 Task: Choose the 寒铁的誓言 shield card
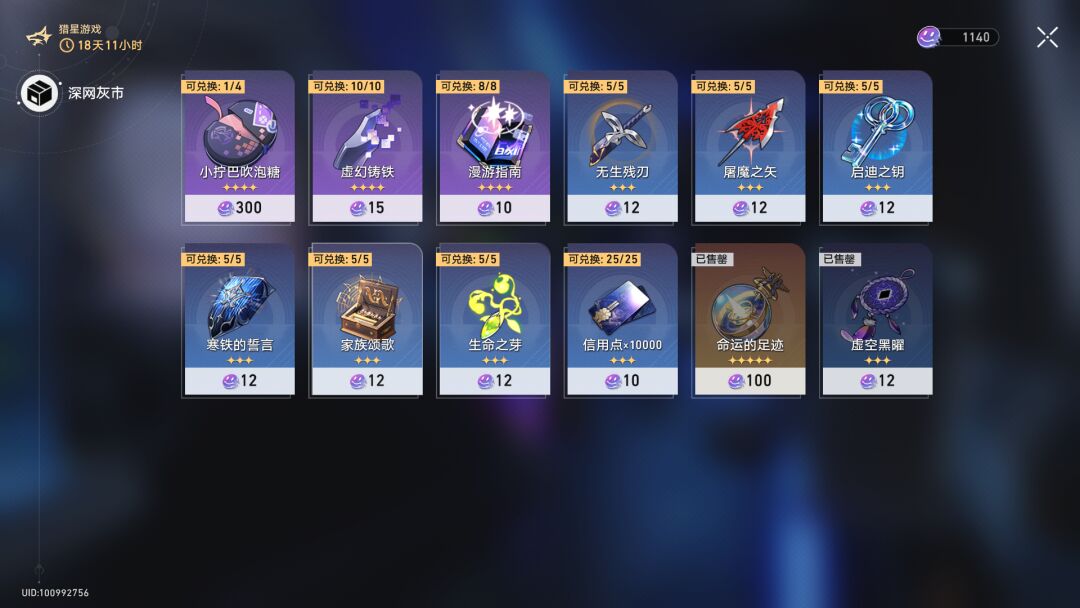point(239,320)
